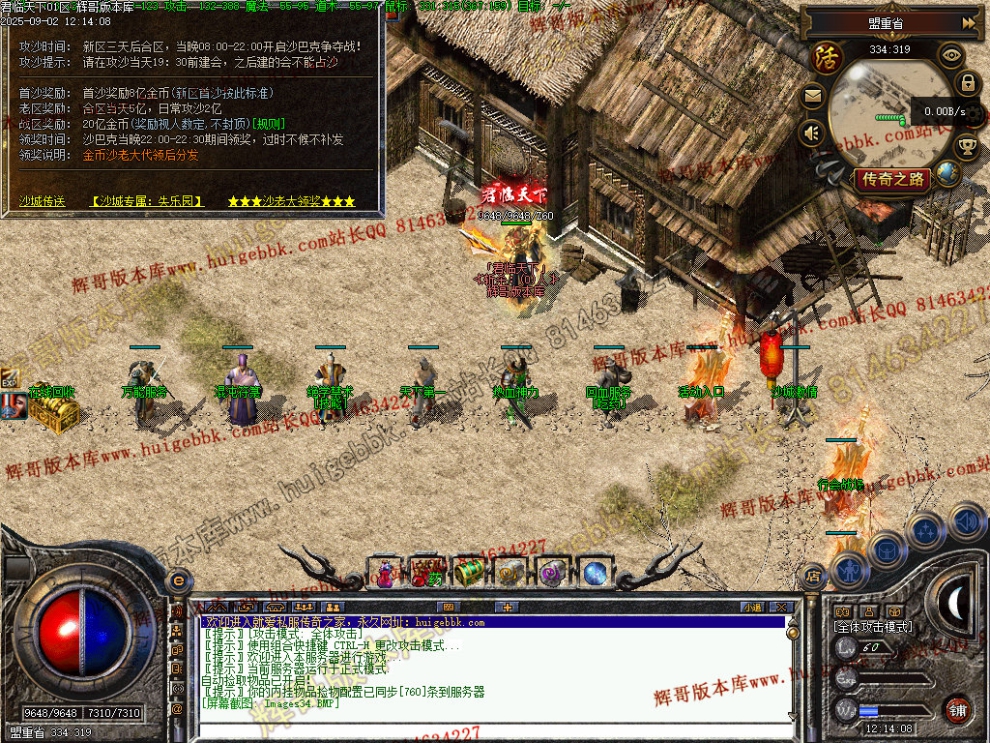Screen dimensions: 990x743
Task: Activate the blue orb hotbar slot
Action: point(595,572)
